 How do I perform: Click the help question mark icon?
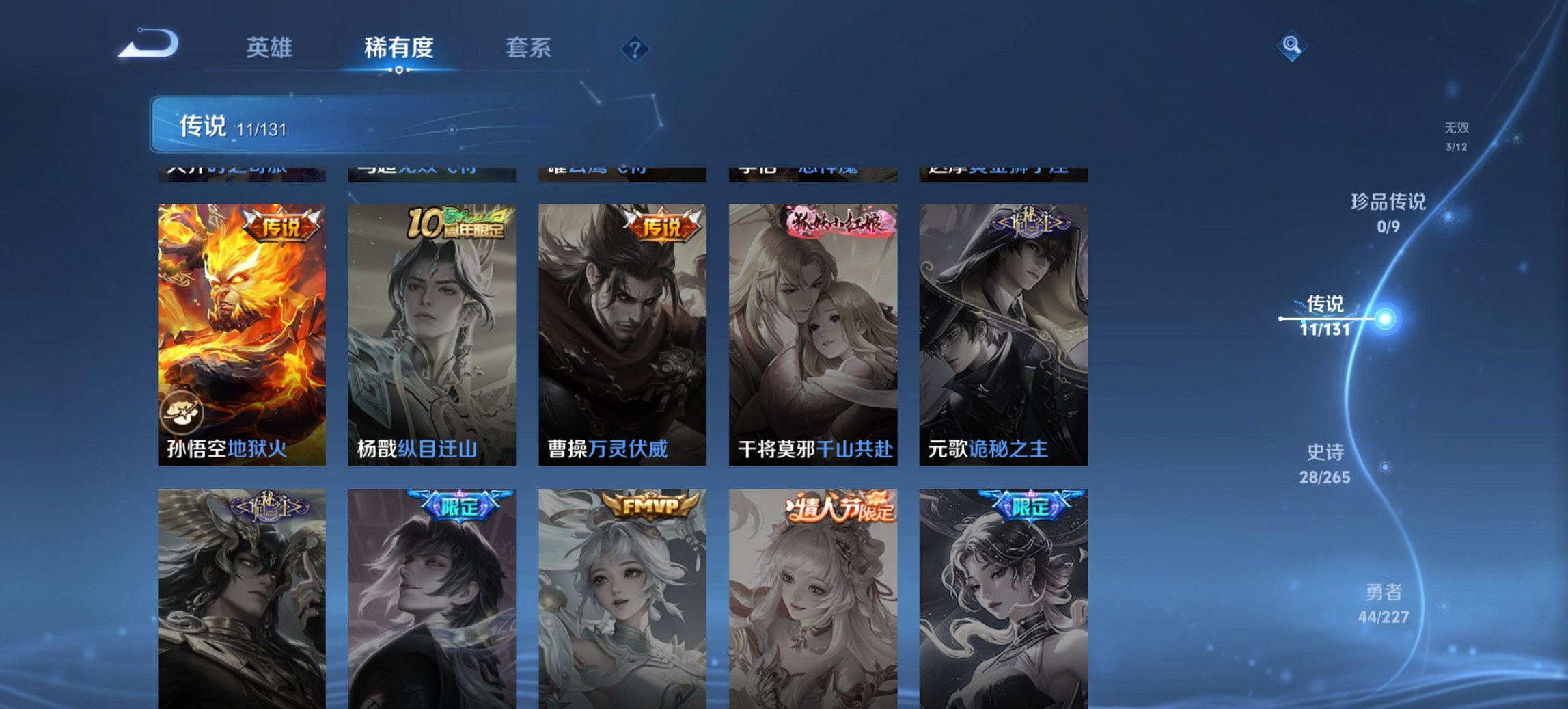pyautogui.click(x=634, y=48)
